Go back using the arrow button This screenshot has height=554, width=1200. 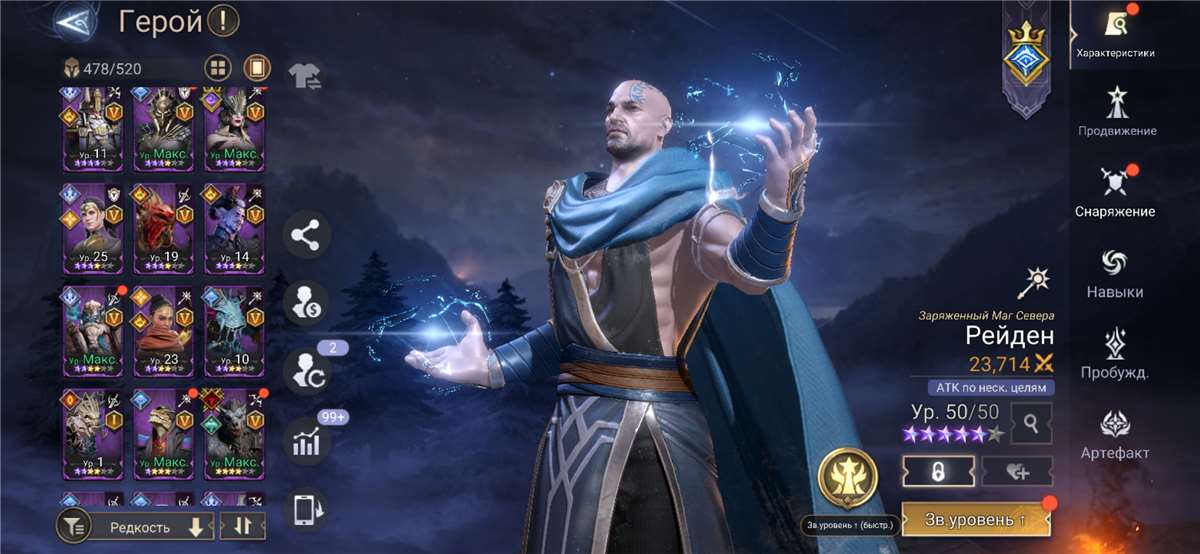tap(72, 20)
